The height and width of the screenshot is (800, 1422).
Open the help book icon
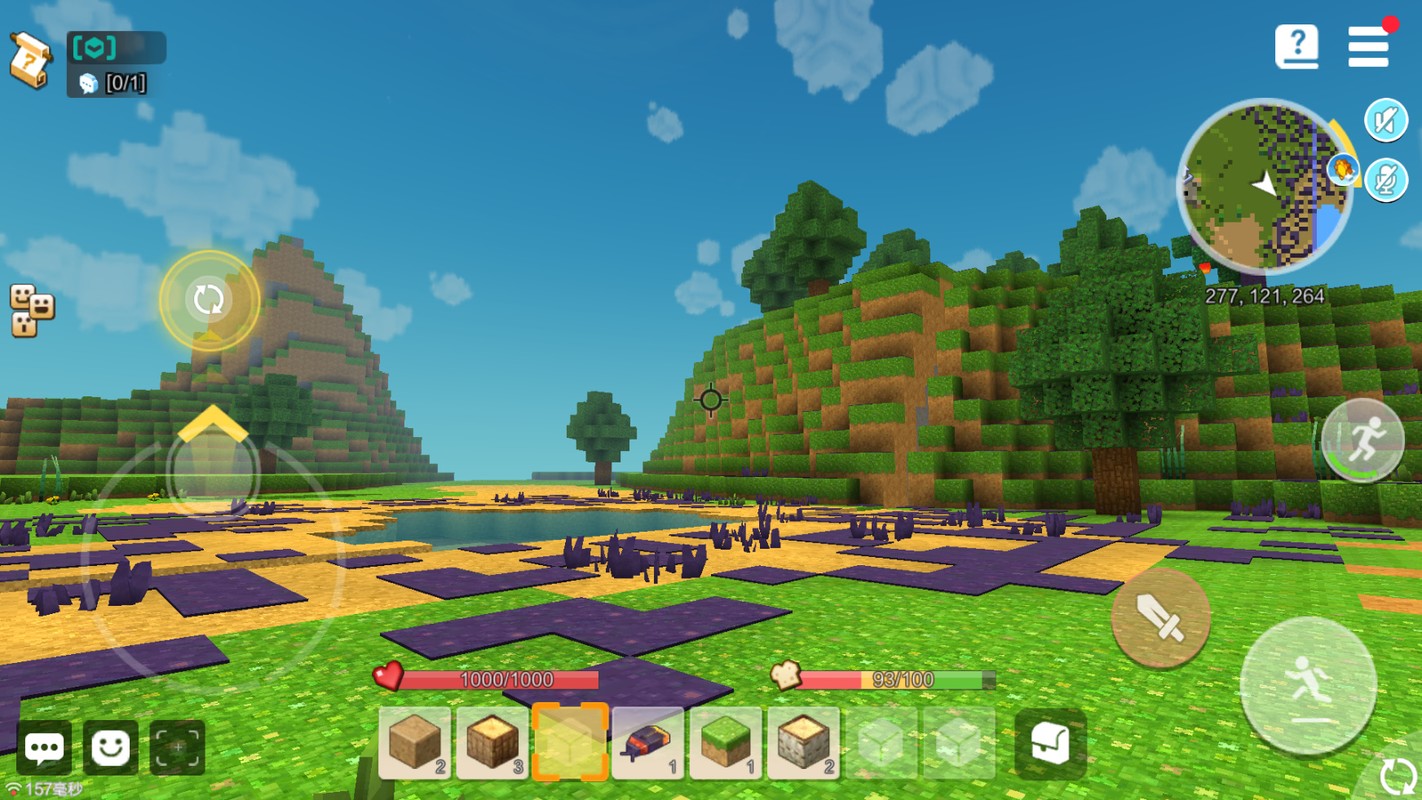click(1297, 46)
